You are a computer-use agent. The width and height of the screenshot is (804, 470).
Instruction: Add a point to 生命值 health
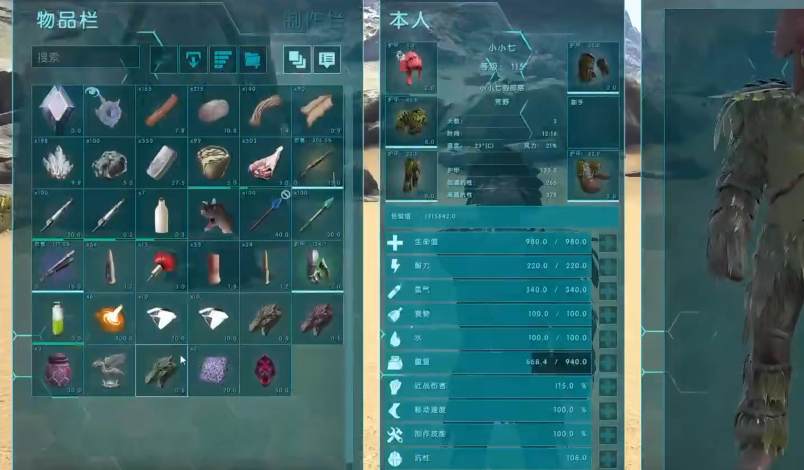608,243
